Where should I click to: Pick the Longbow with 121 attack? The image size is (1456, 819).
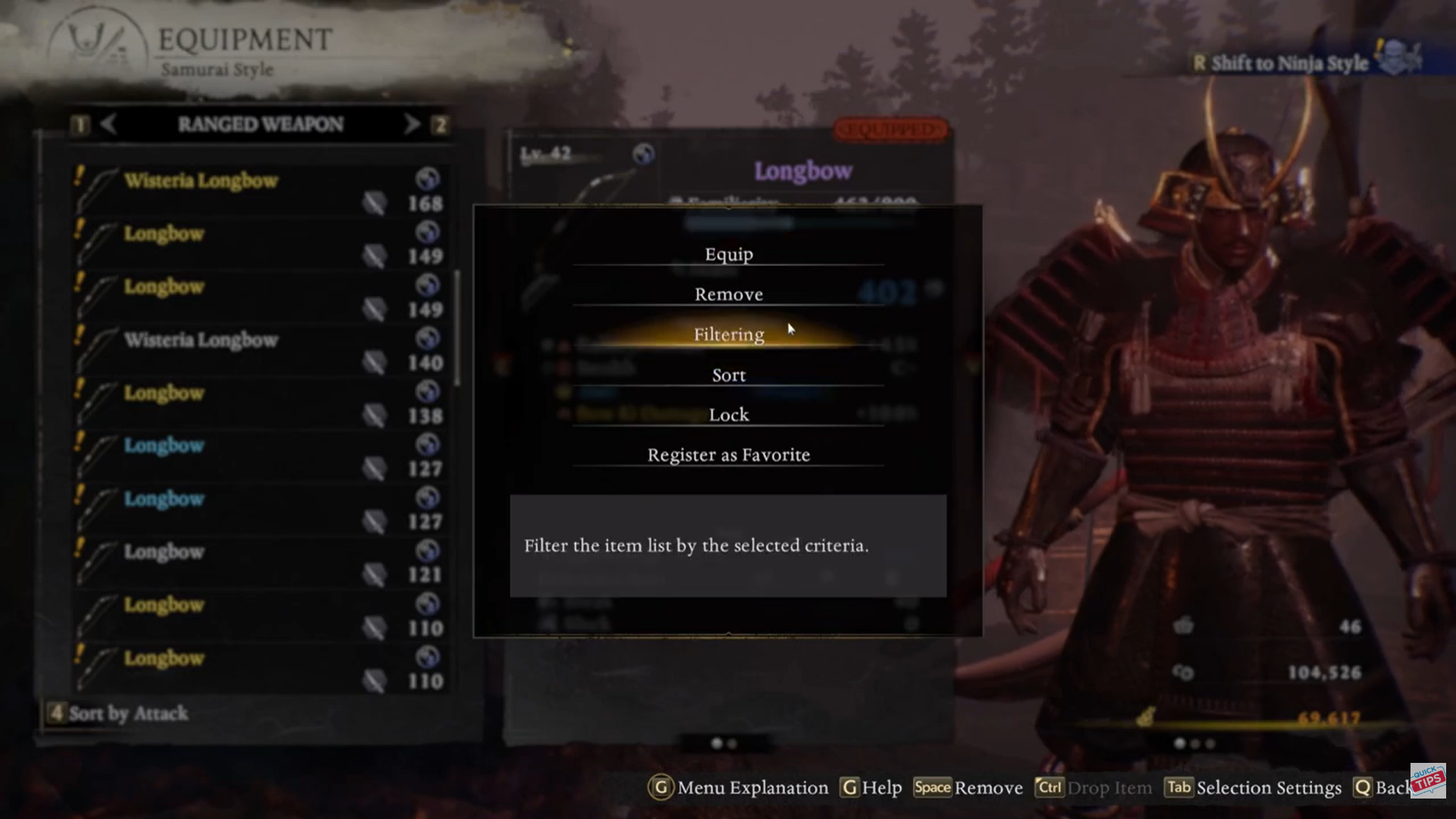tap(258, 561)
